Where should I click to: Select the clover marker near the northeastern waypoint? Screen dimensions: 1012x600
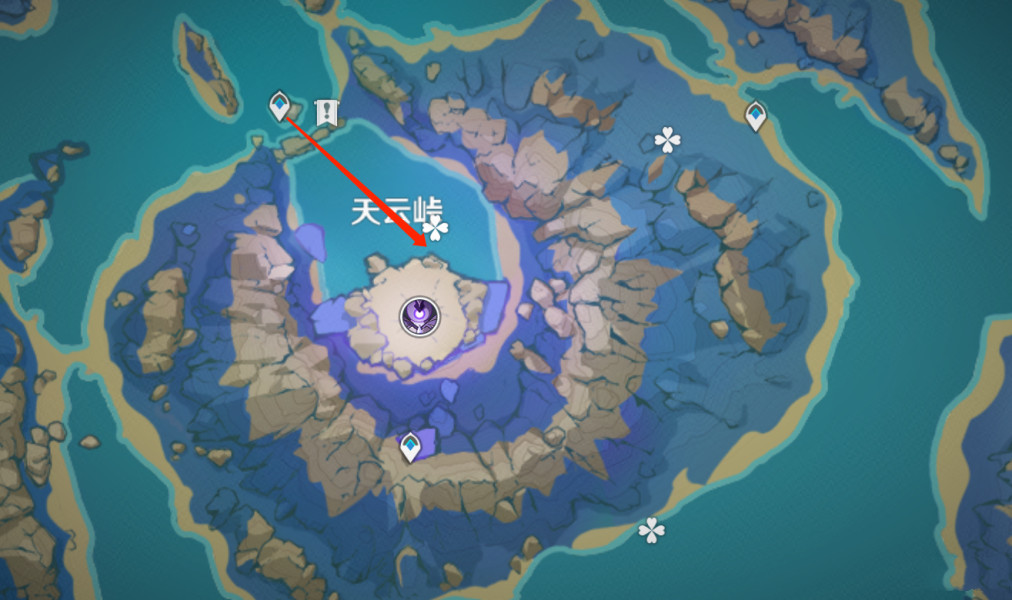[667, 140]
